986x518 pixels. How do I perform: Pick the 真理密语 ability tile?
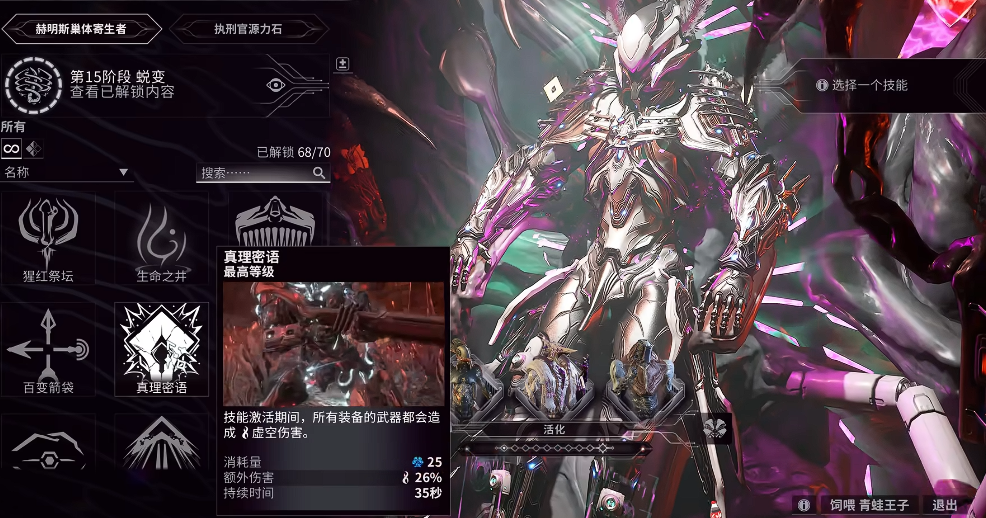(161, 350)
